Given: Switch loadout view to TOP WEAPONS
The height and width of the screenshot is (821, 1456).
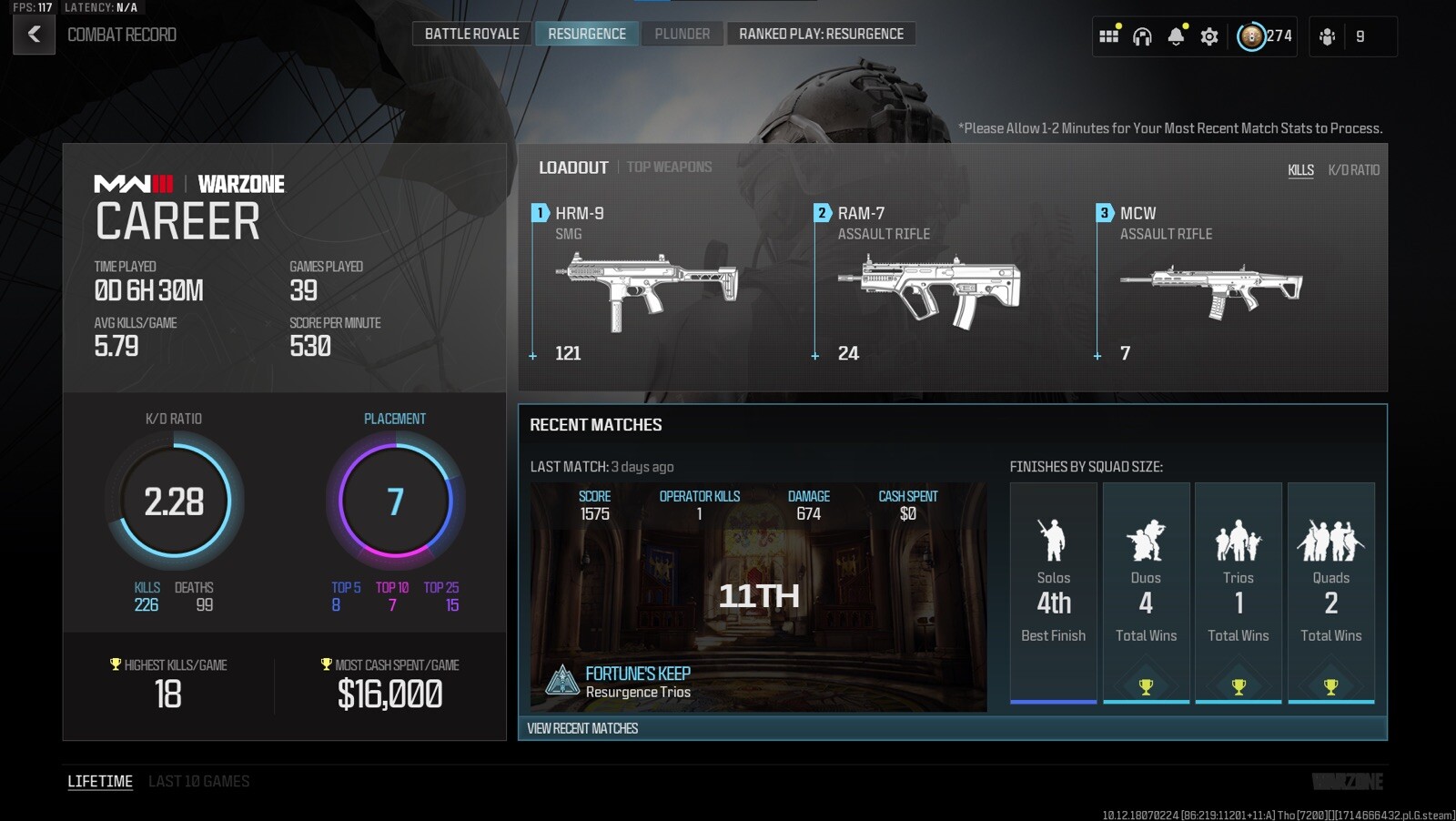Looking at the screenshot, I should (x=669, y=167).
